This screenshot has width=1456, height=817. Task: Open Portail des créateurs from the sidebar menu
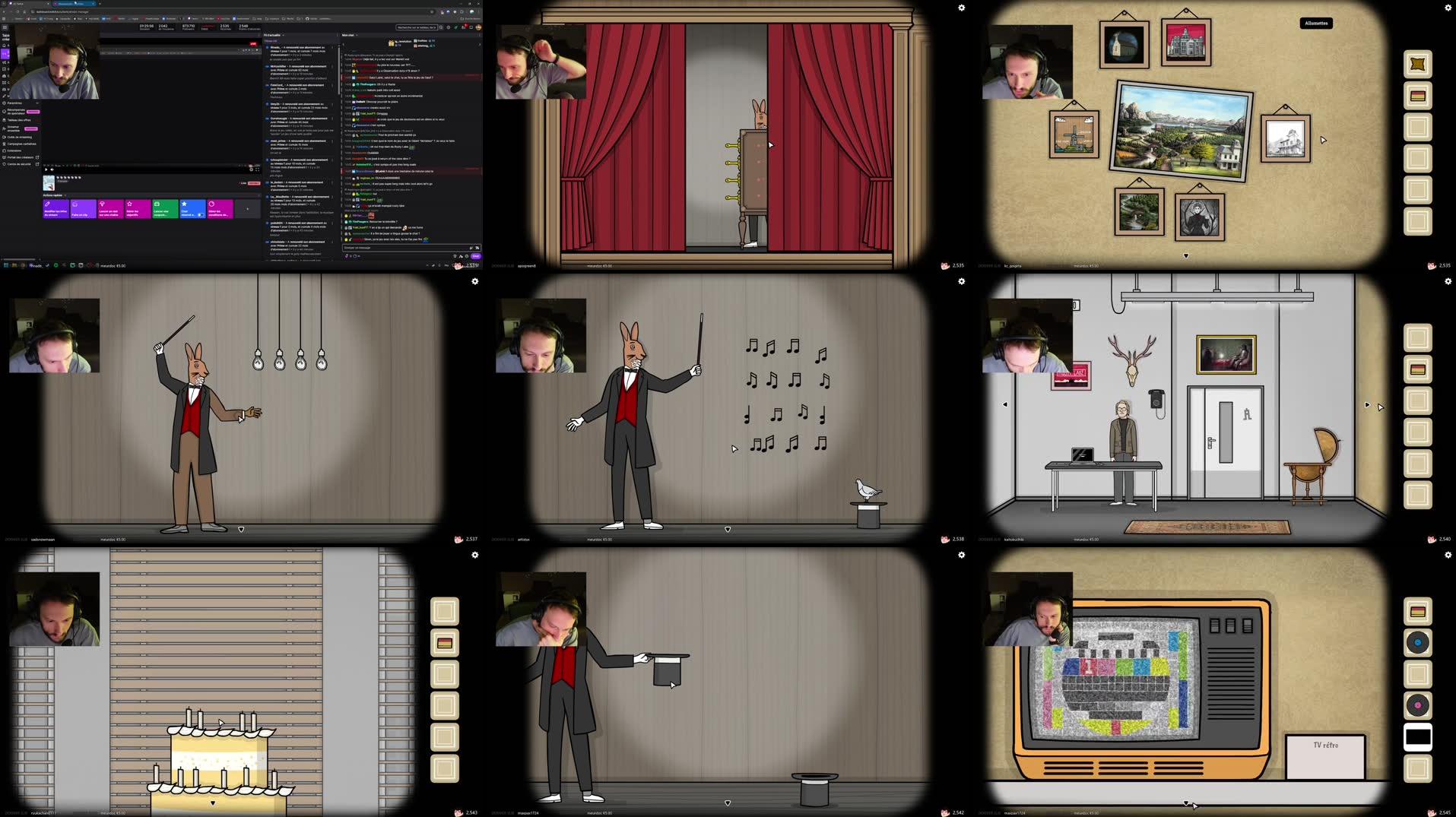click(x=21, y=157)
